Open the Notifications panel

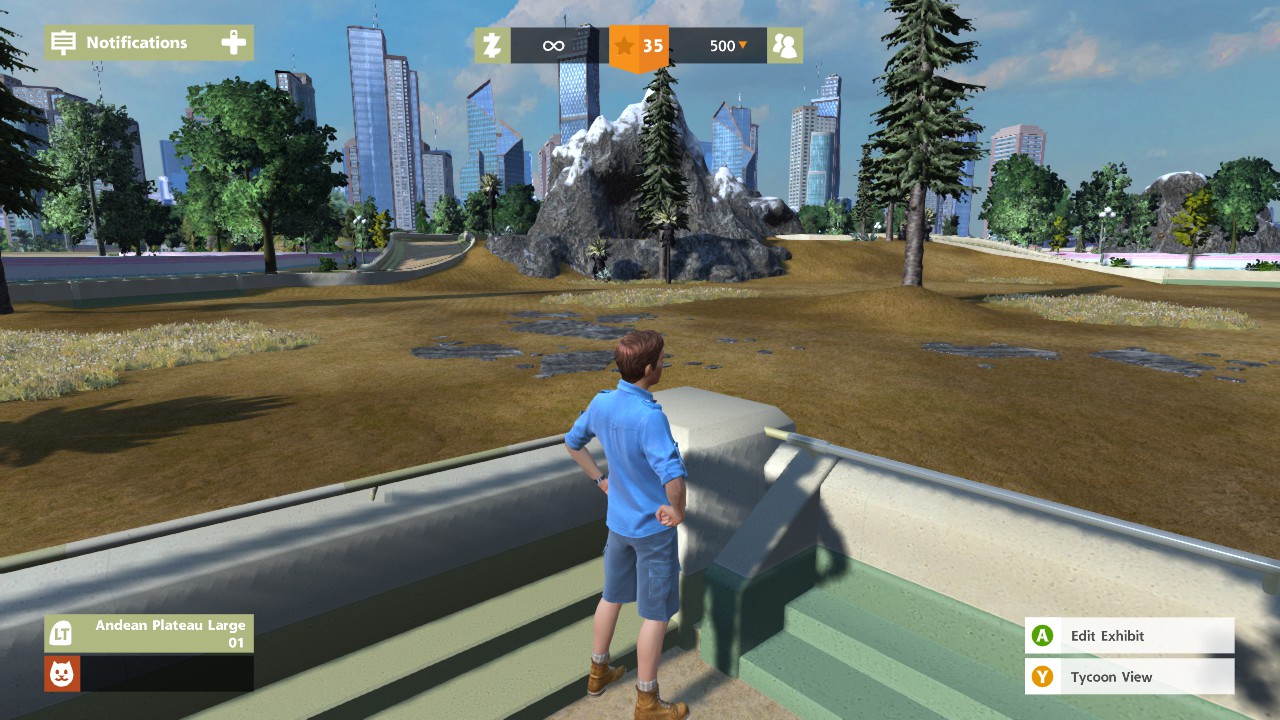[x=148, y=43]
